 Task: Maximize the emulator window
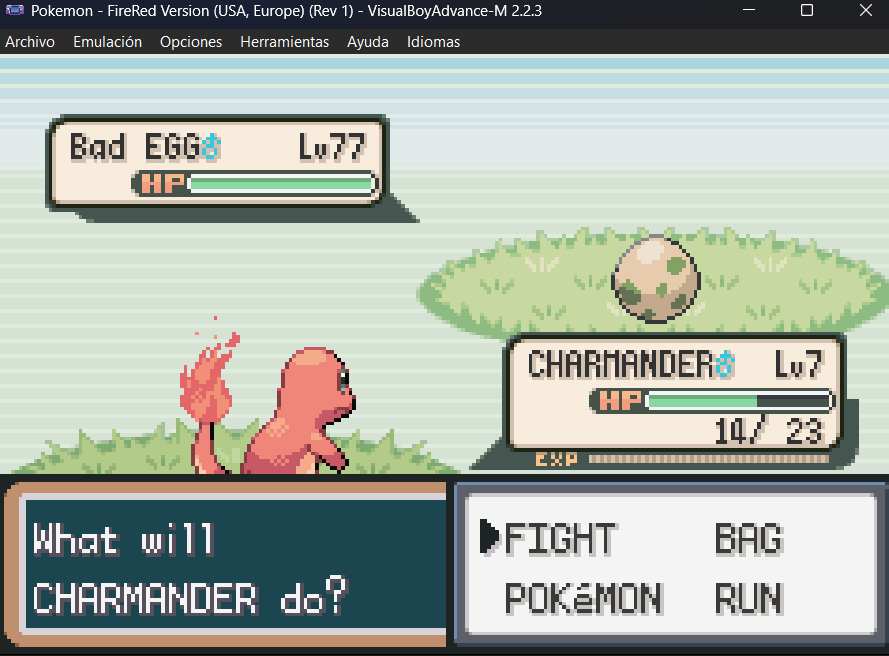click(807, 11)
